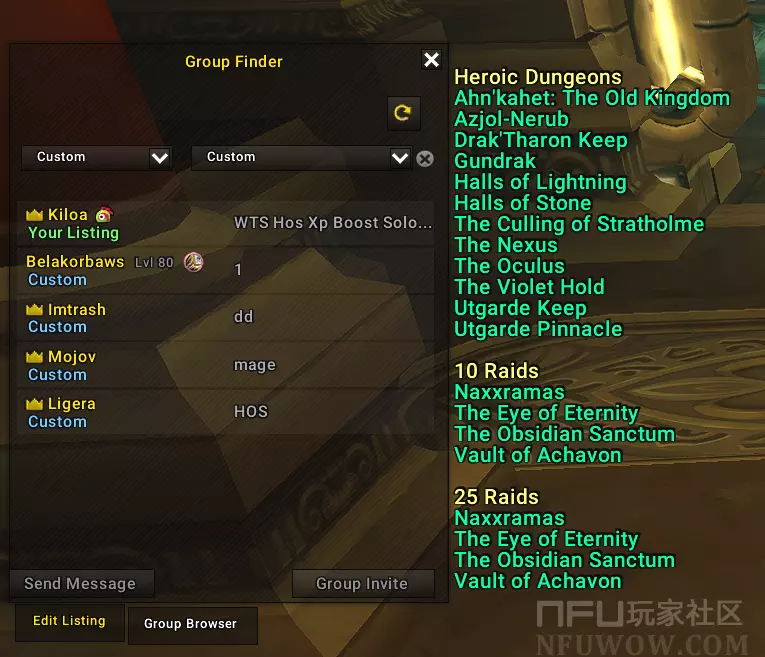Select the Imtrash listing row

pyautogui.click(x=226, y=318)
